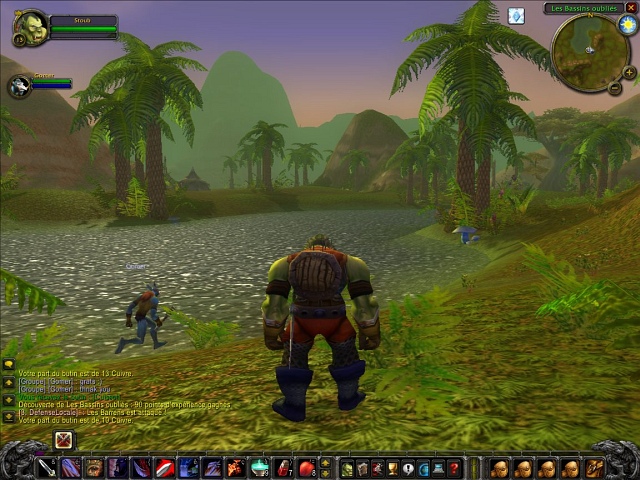Activate the white sword attack ability
The image size is (640, 480).
point(46,467)
